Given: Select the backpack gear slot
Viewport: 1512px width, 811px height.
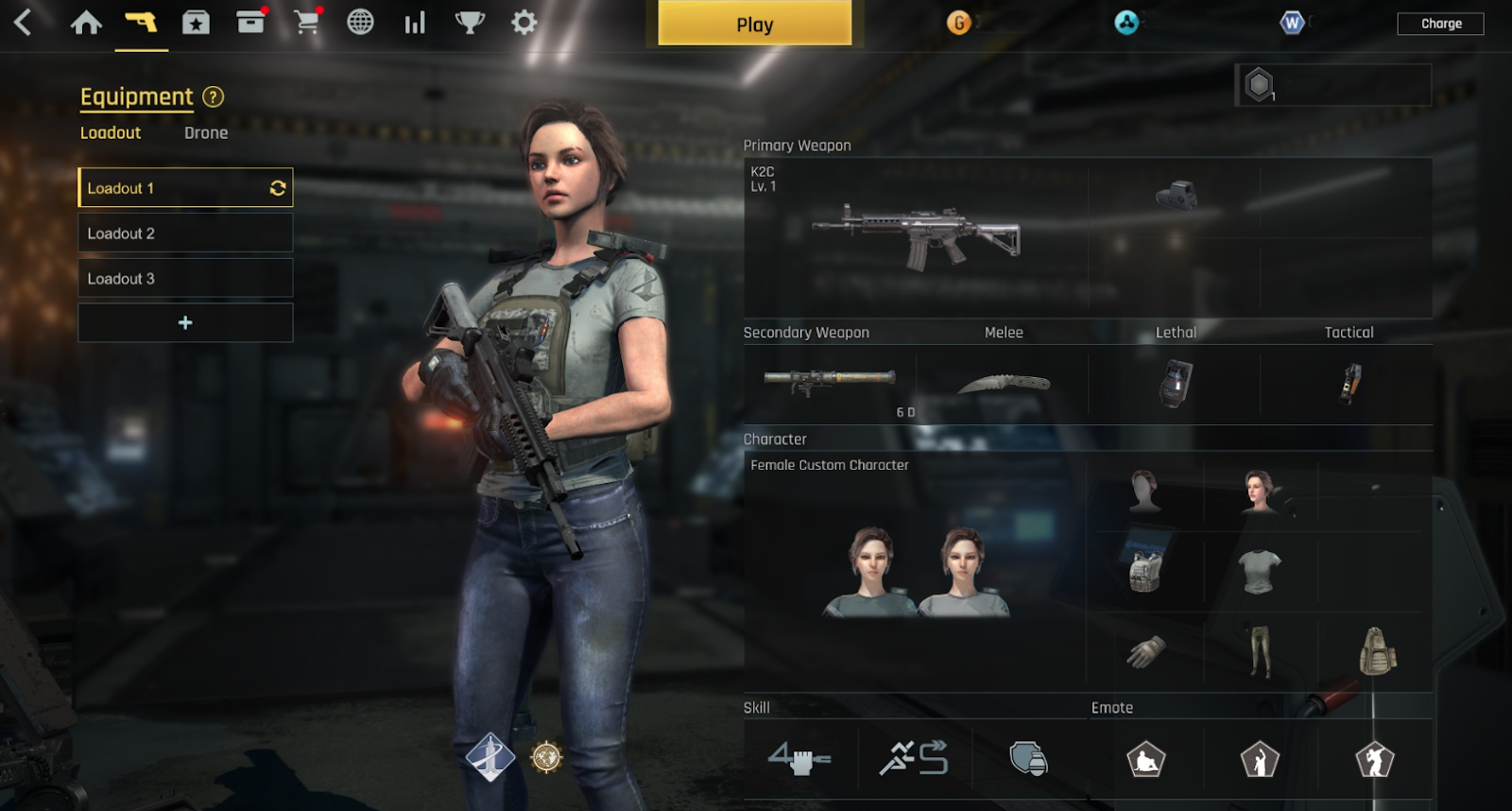Looking at the screenshot, I should [x=1377, y=651].
